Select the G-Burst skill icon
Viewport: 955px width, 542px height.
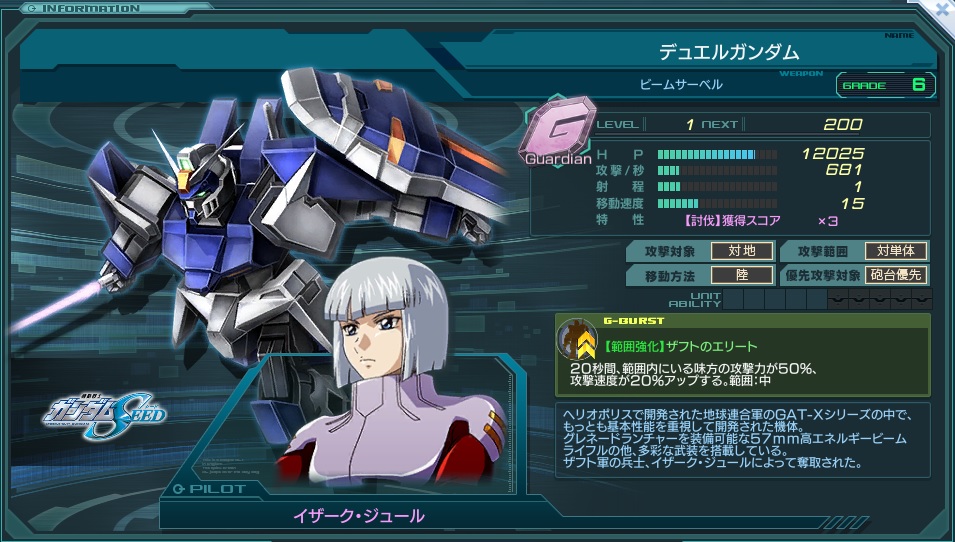[577, 339]
